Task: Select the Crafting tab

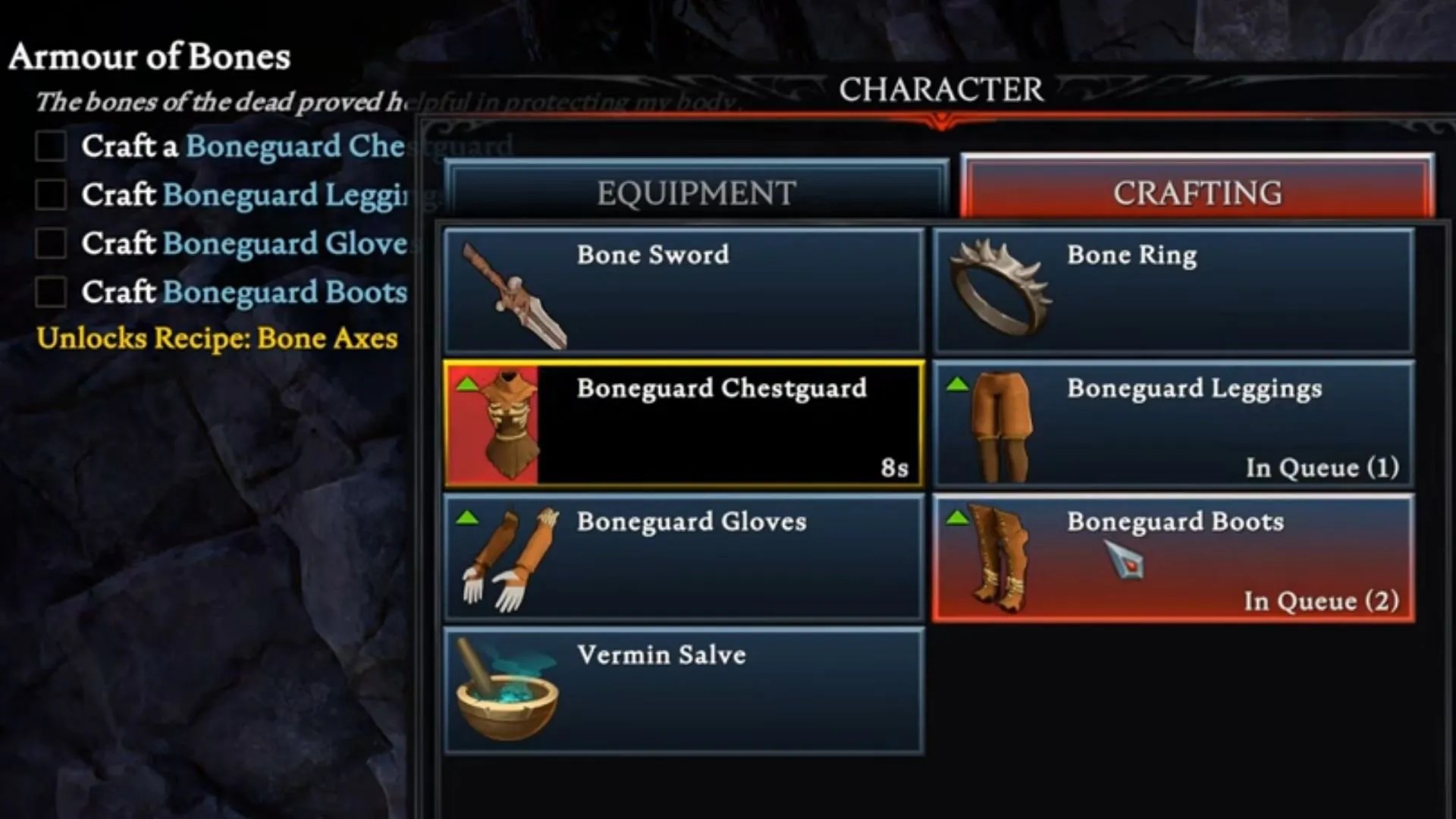Action: point(1198,192)
